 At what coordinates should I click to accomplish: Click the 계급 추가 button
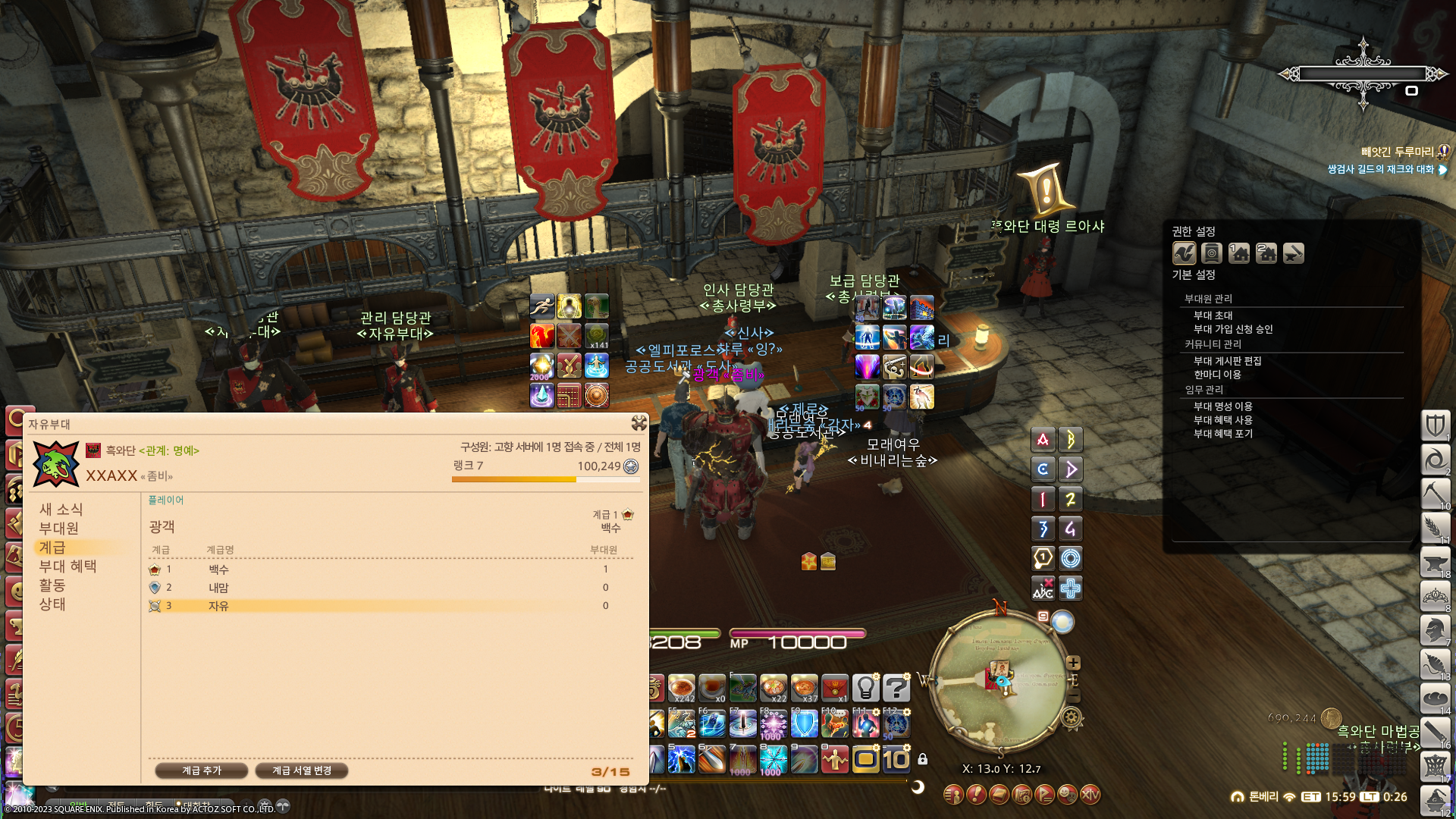(x=202, y=770)
